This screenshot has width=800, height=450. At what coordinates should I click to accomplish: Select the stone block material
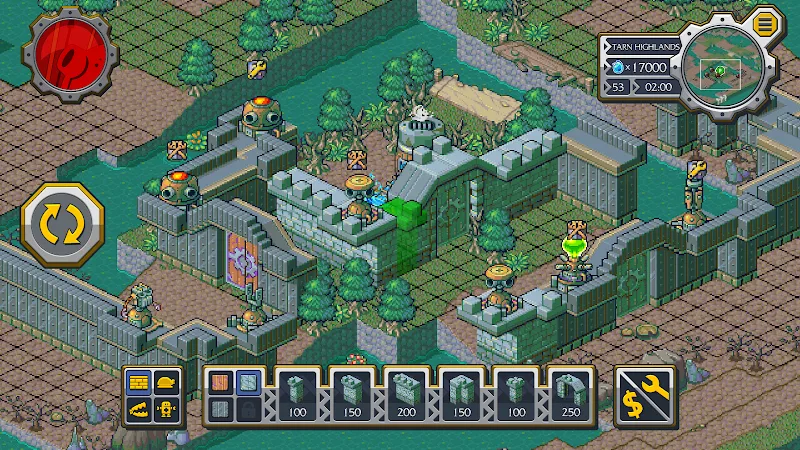[248, 383]
